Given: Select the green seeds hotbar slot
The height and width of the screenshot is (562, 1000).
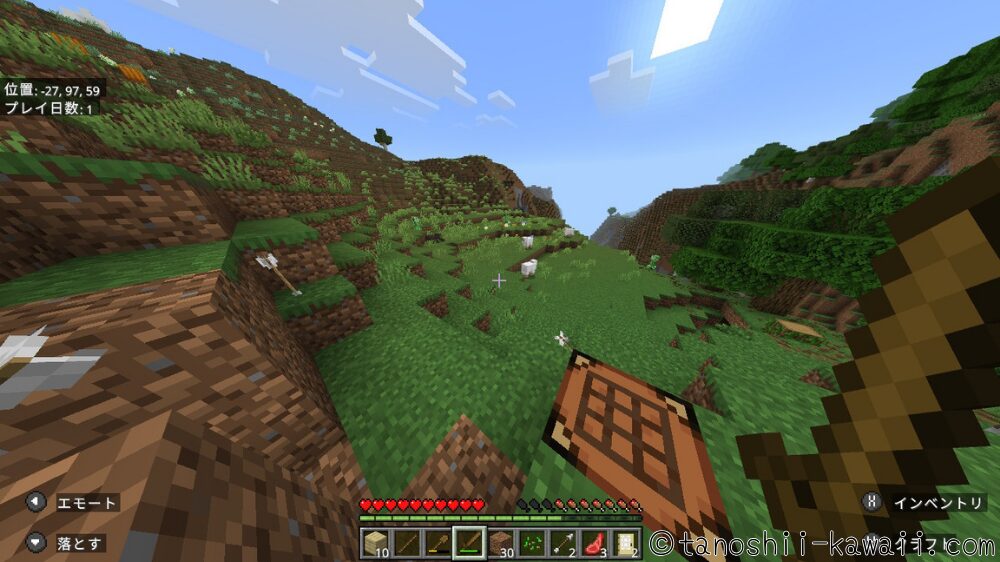Looking at the screenshot, I should [x=532, y=543].
